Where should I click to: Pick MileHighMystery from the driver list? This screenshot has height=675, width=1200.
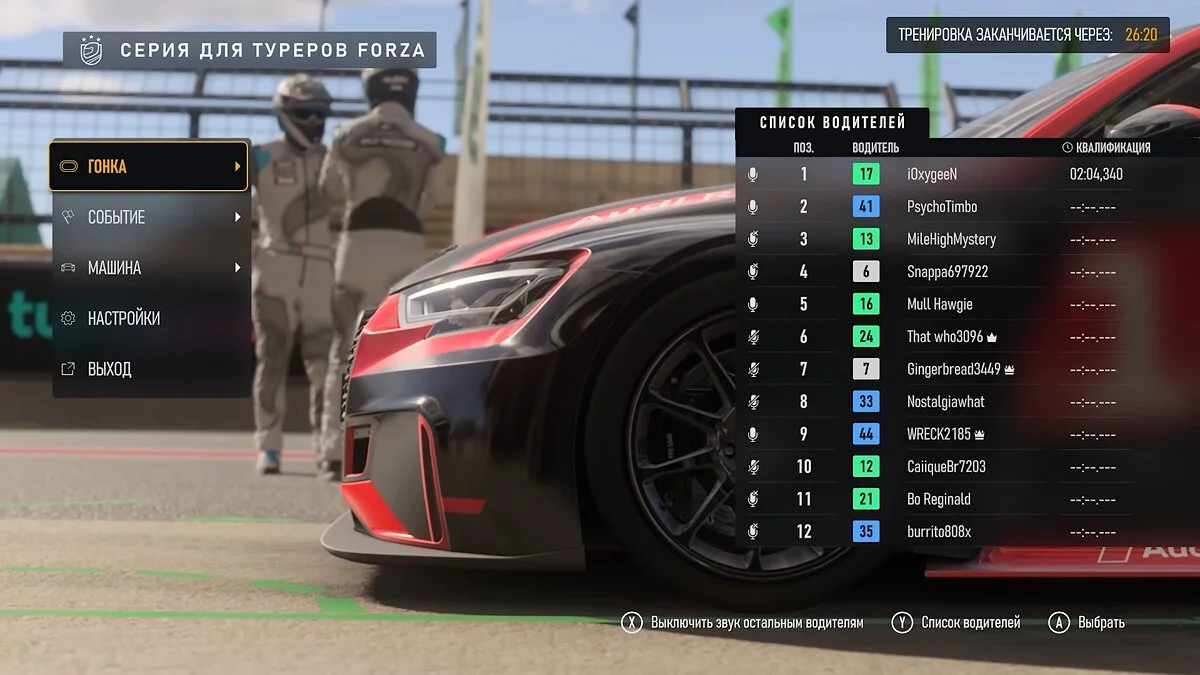(x=950, y=239)
